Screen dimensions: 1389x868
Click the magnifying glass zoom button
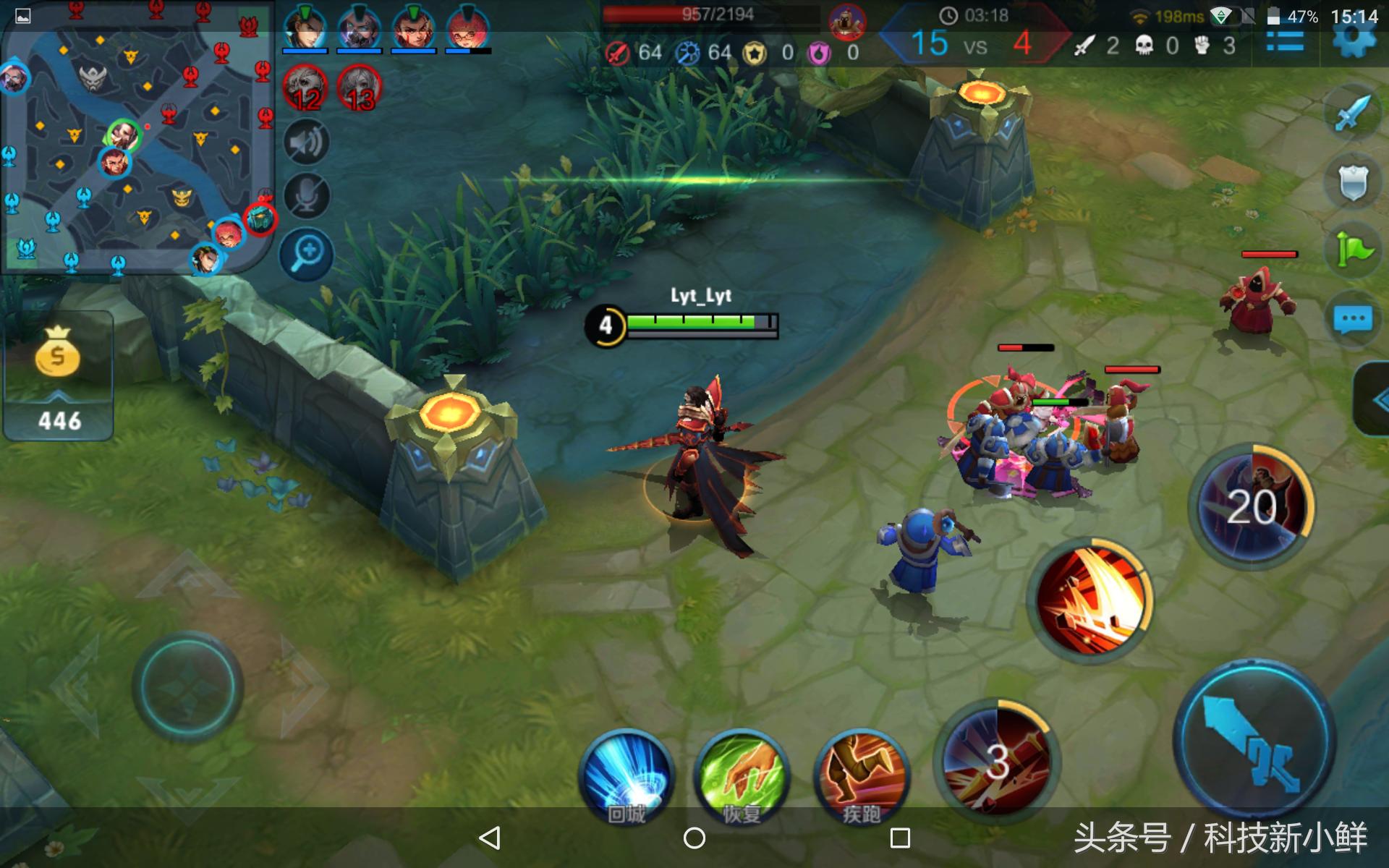coord(307,254)
